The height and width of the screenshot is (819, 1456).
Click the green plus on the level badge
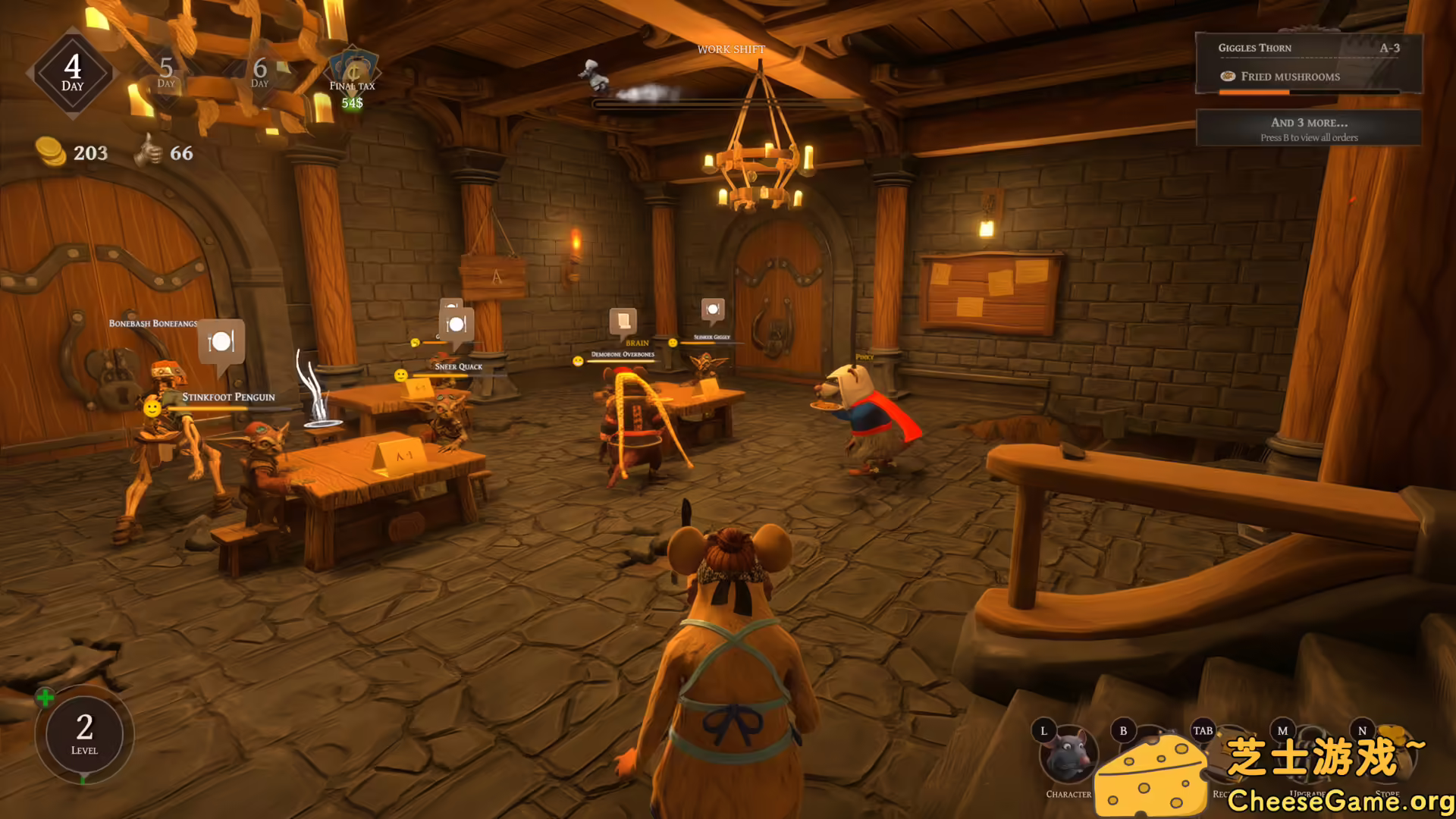pos(45,698)
